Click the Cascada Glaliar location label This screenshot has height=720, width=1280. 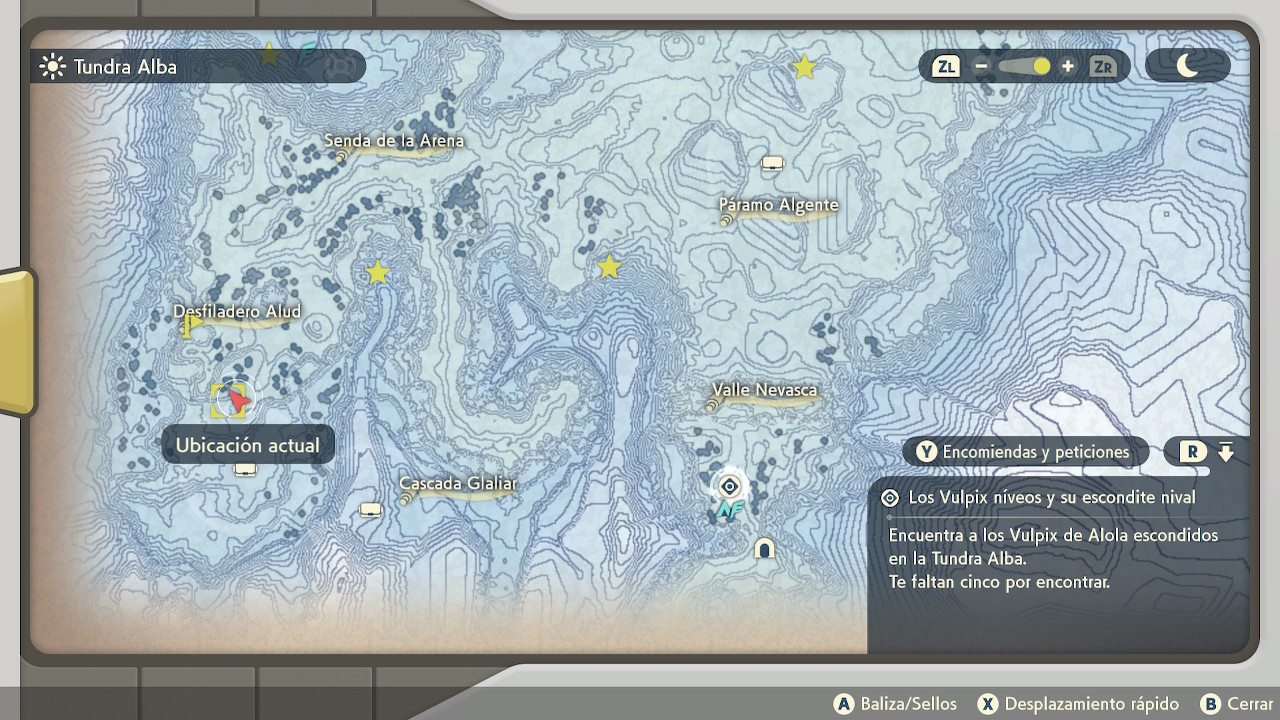458,484
